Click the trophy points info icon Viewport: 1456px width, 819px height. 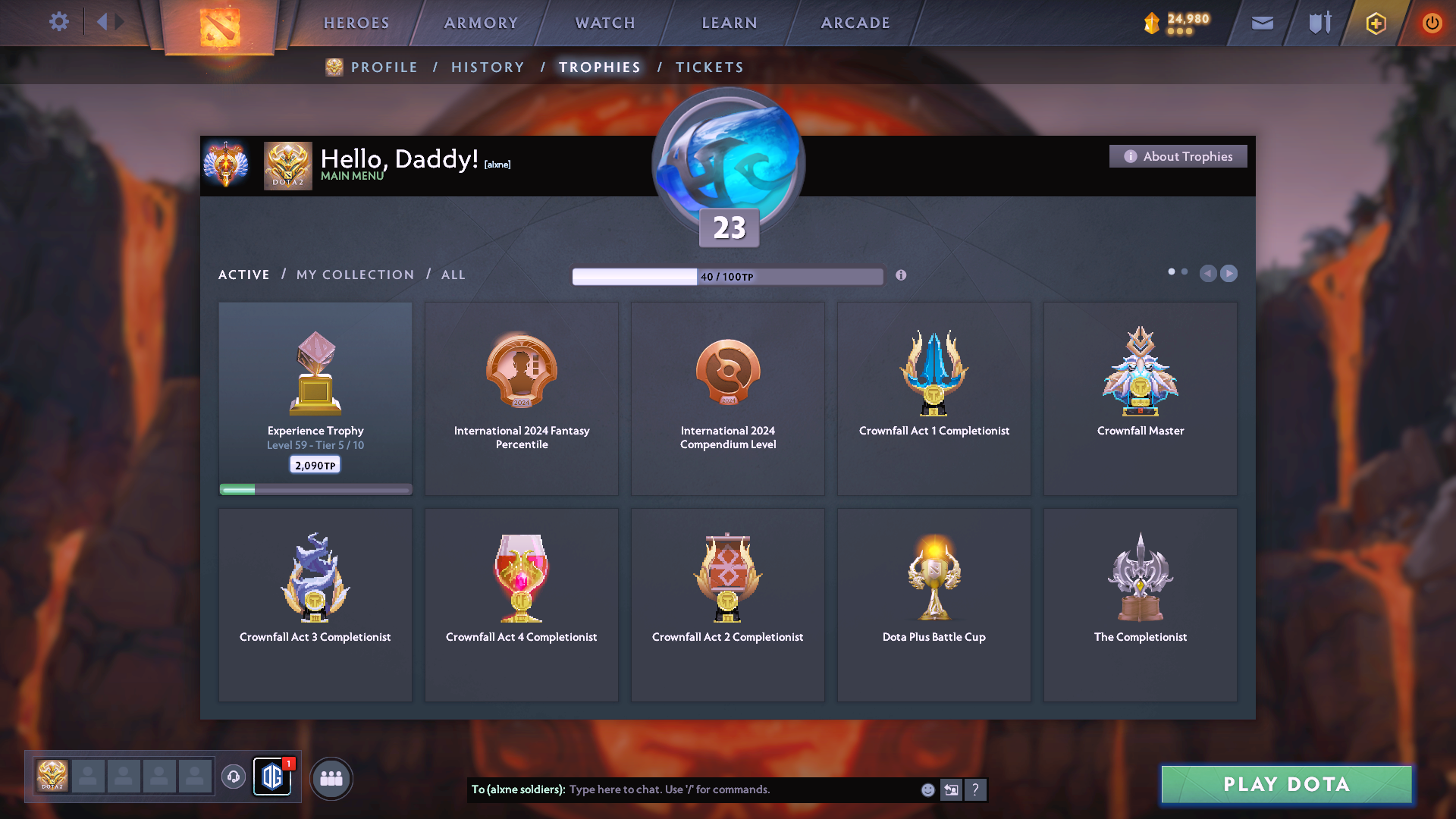pos(902,276)
